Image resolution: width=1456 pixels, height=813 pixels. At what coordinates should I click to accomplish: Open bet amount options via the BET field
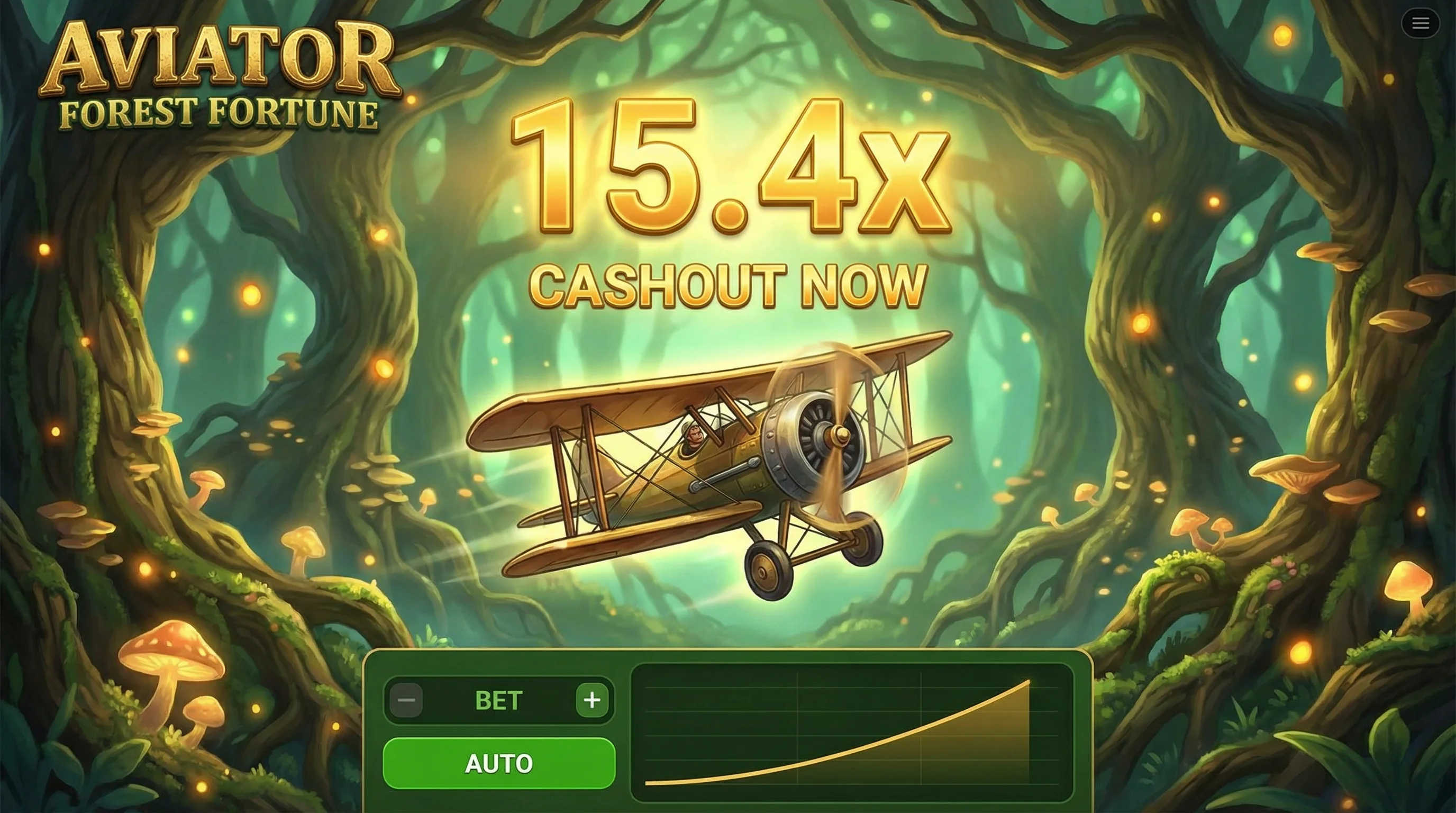coord(498,701)
